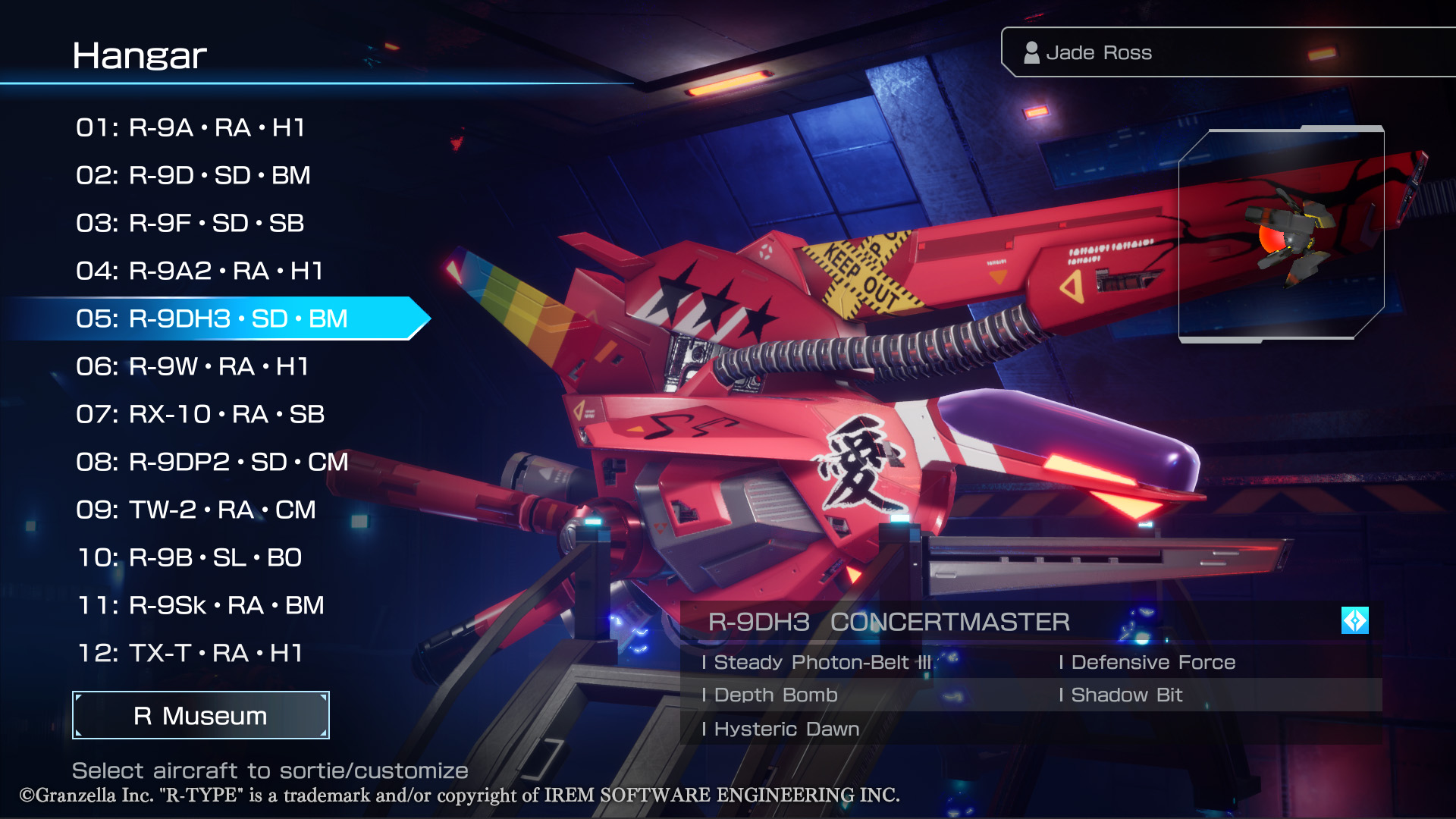Select the Hysteric Dawn weapon entry
Image resolution: width=1456 pixels, height=819 pixels.
click(x=781, y=729)
